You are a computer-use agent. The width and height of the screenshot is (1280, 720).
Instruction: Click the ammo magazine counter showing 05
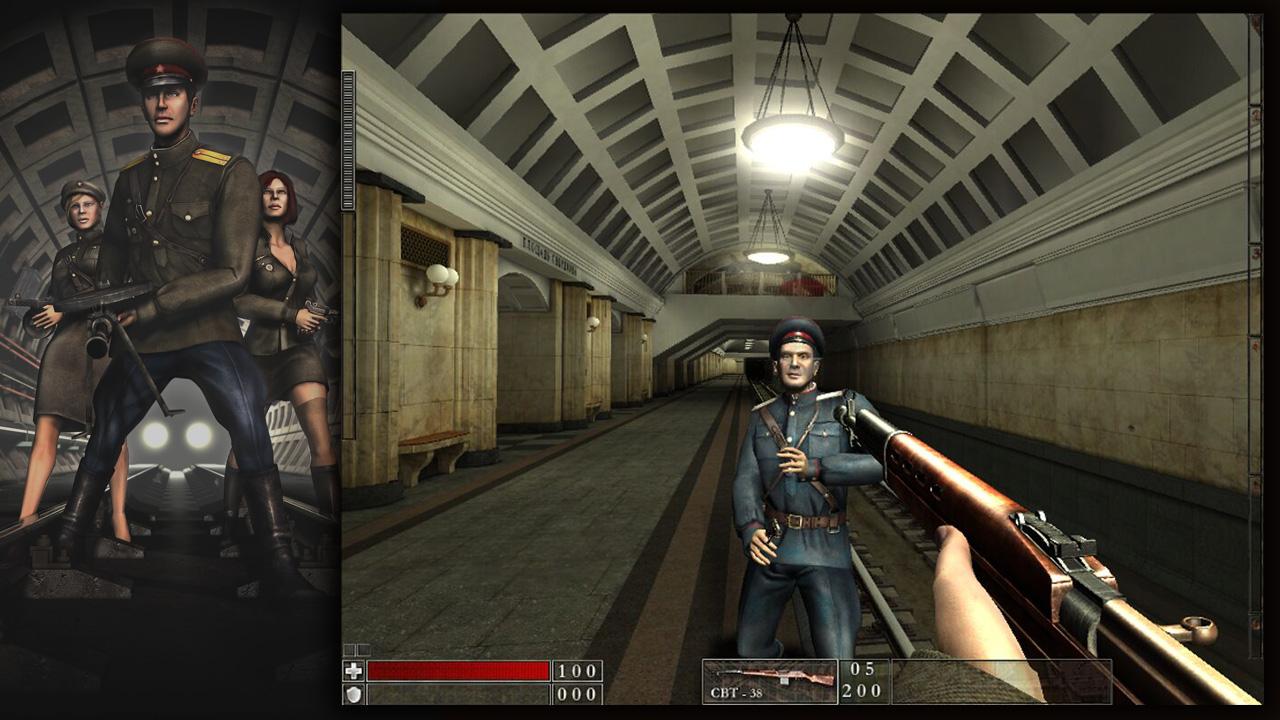(x=862, y=668)
